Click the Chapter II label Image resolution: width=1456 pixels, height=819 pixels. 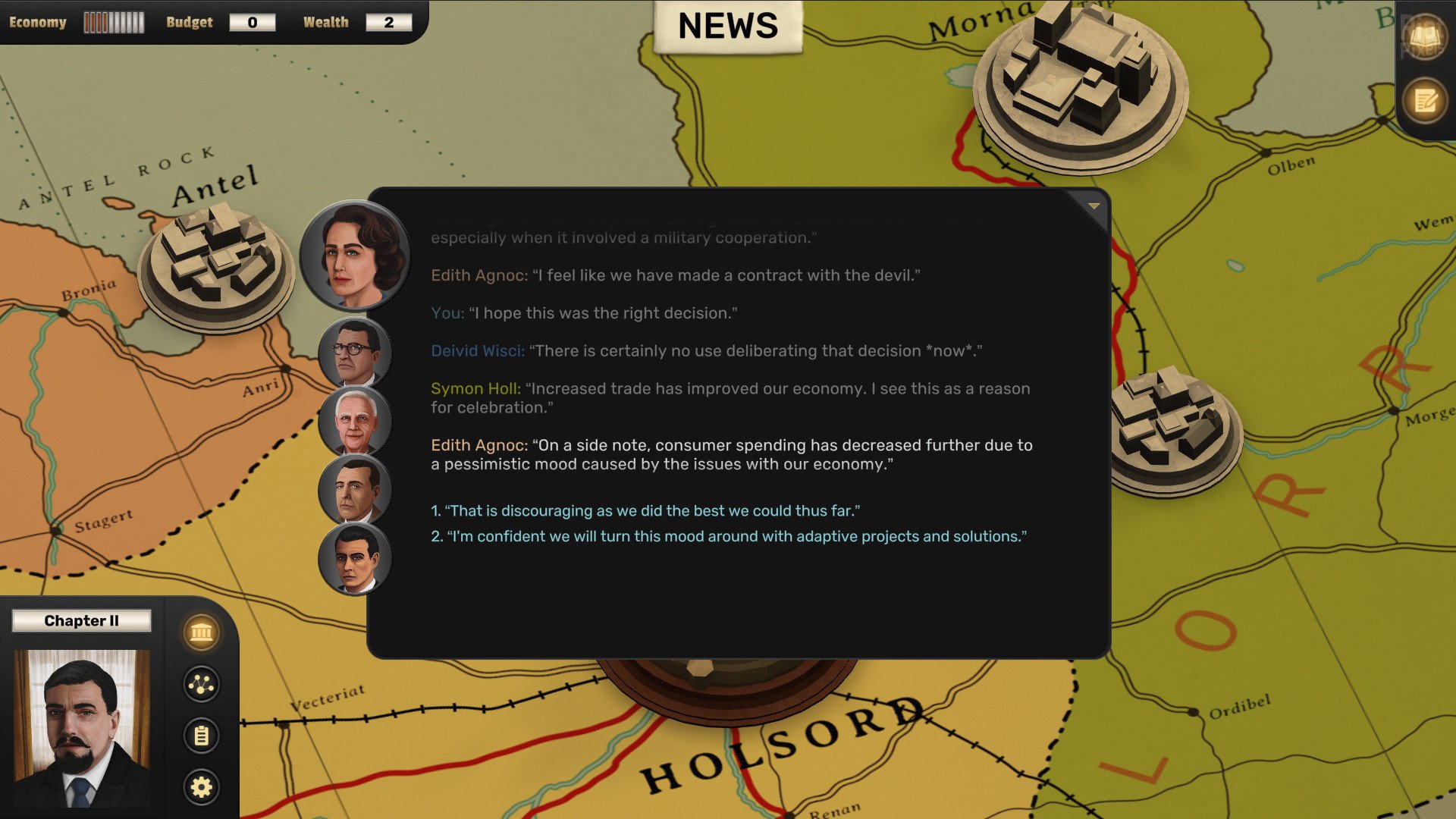point(82,621)
